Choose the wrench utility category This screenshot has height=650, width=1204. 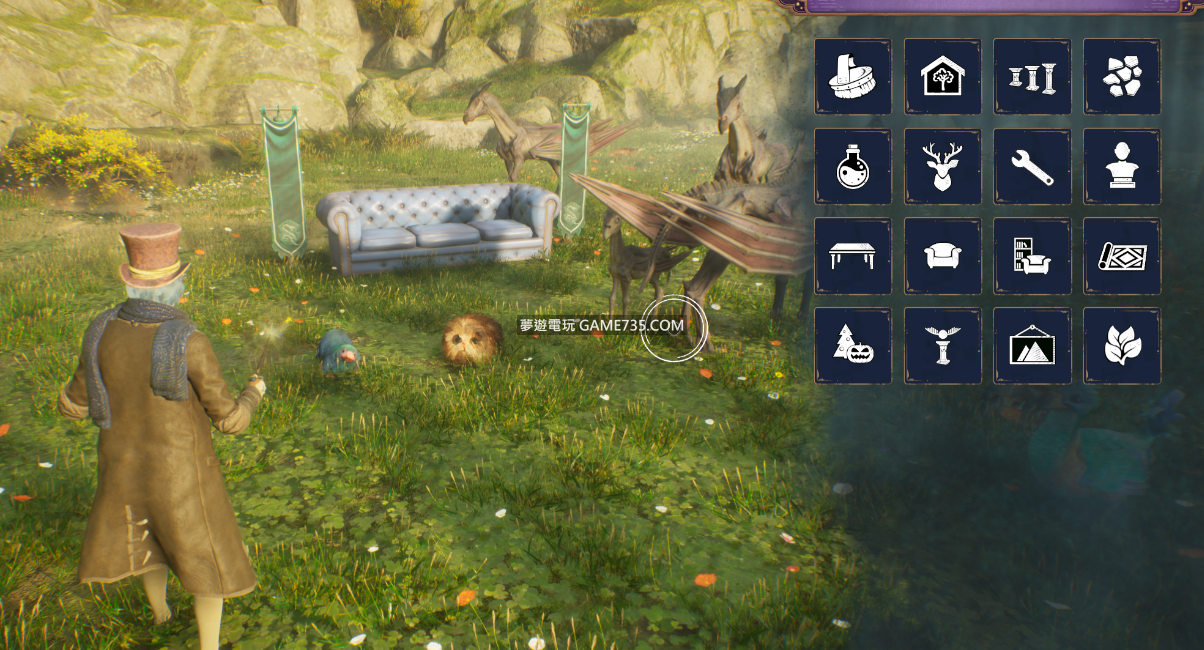pyautogui.click(x=1032, y=167)
